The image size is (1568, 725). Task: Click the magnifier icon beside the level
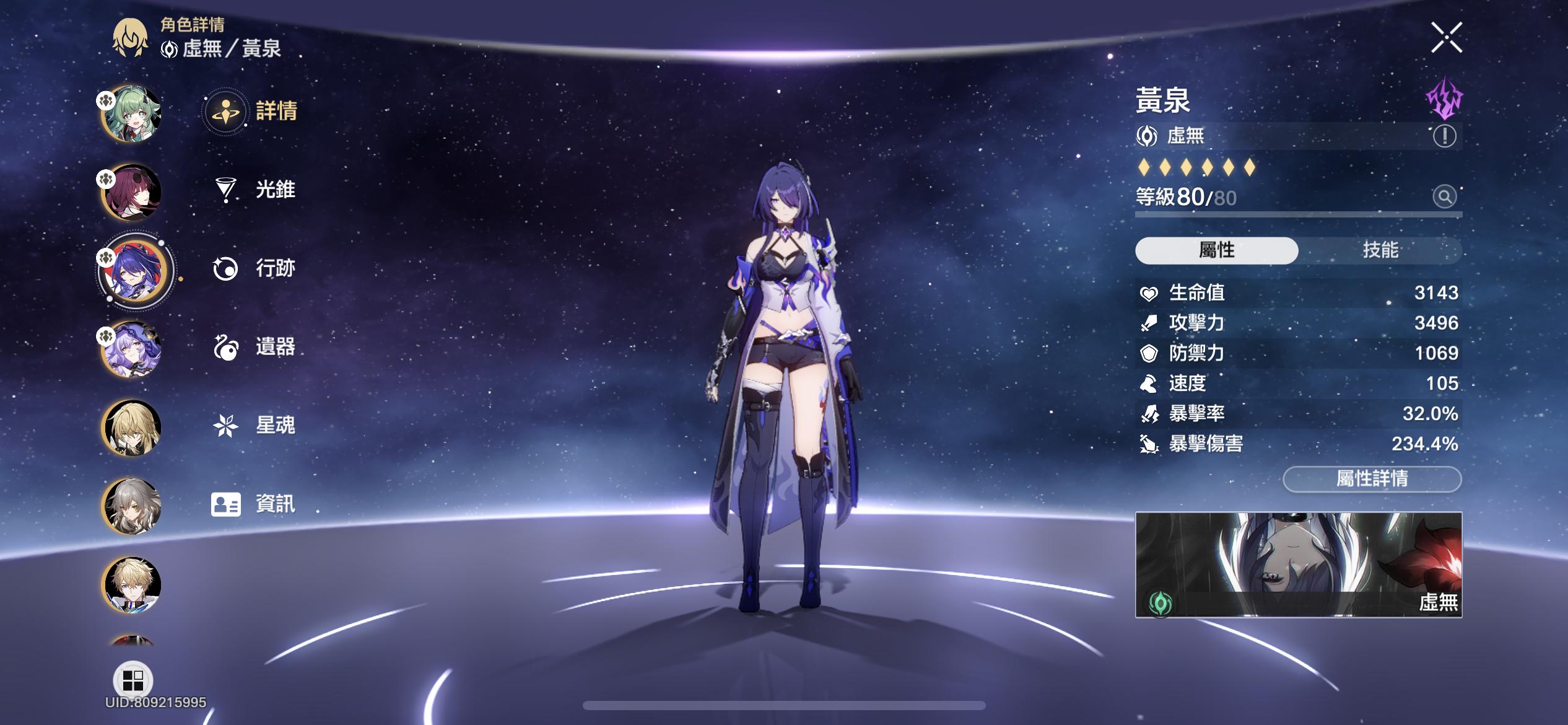[x=1444, y=197]
